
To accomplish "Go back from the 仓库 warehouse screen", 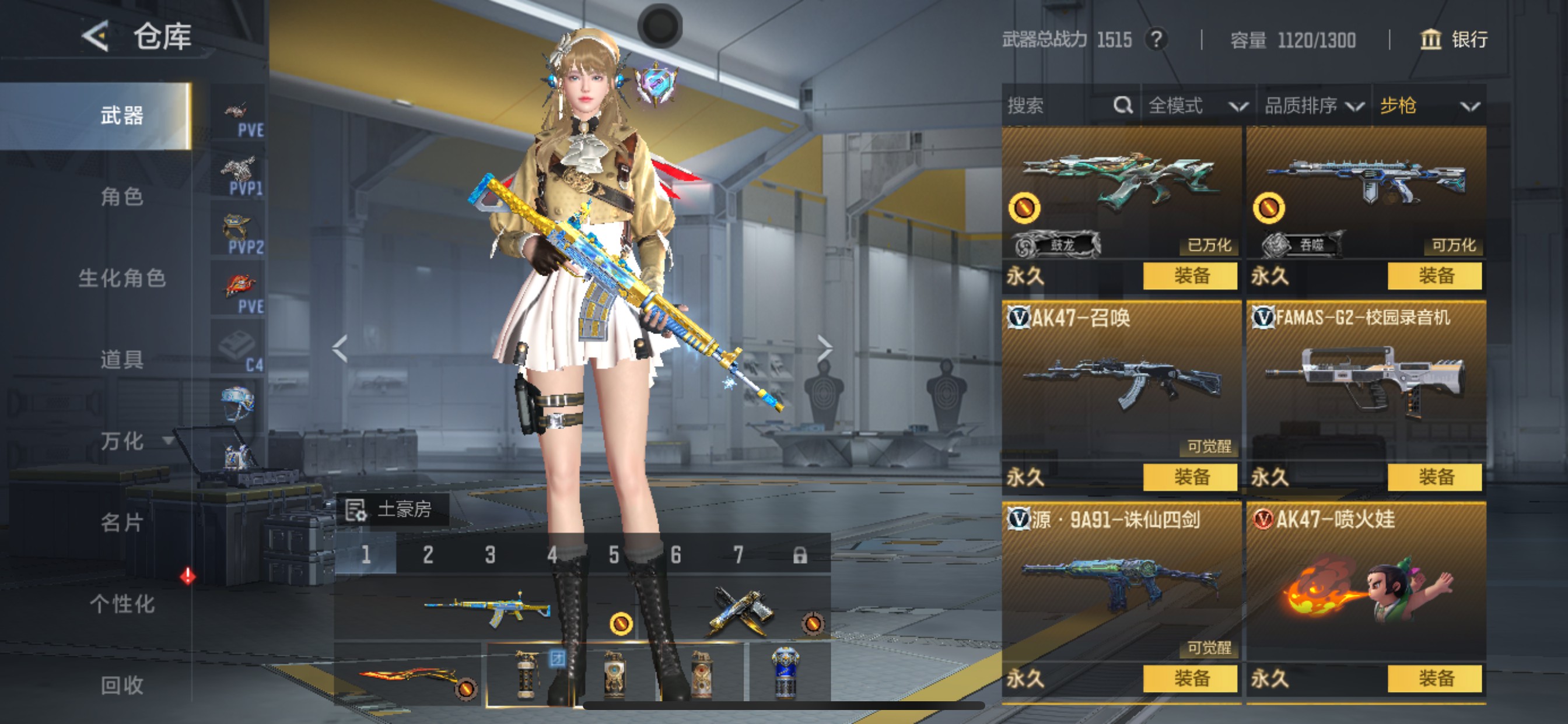I will point(96,37).
